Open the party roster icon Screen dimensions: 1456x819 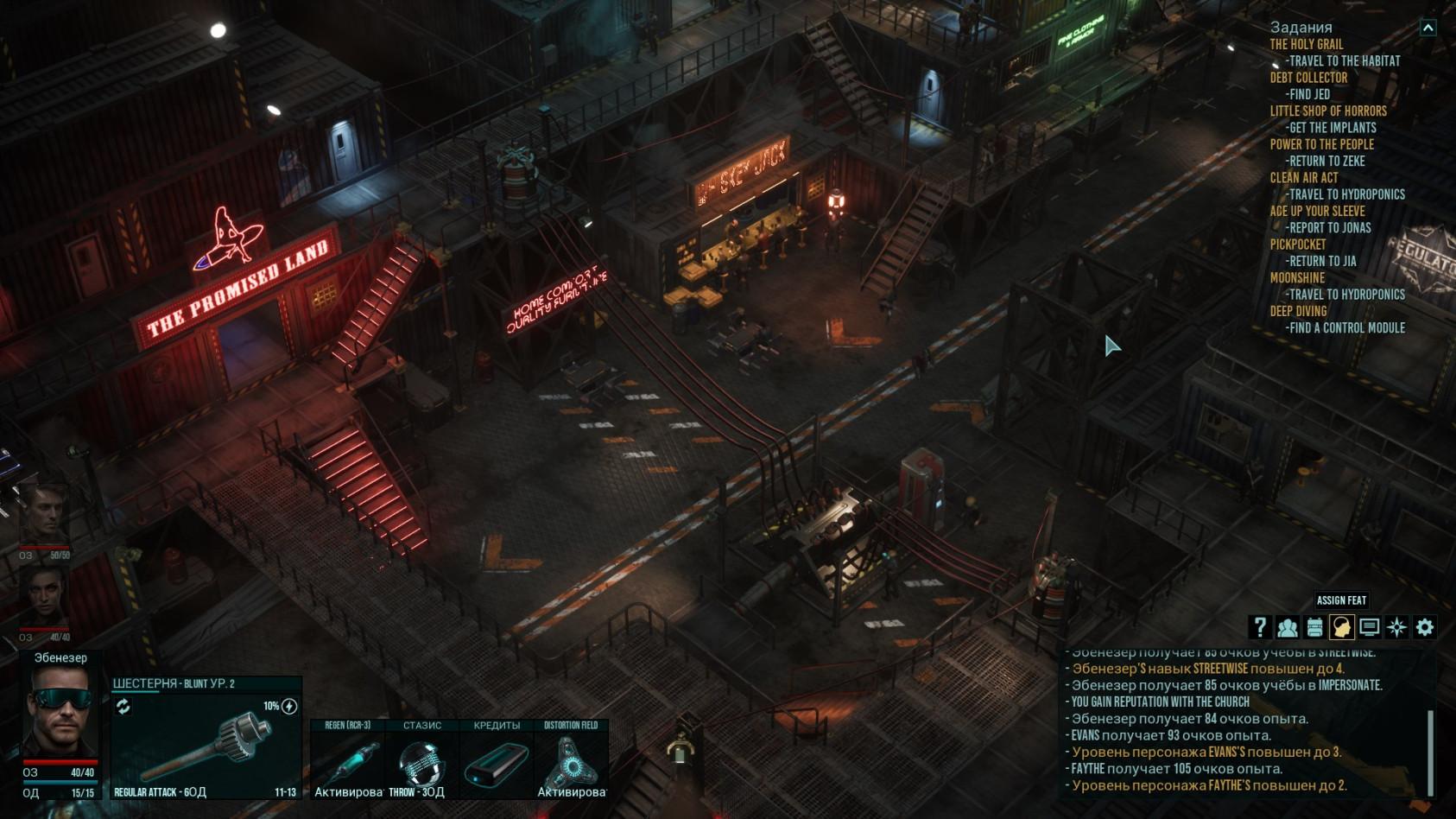1287,627
